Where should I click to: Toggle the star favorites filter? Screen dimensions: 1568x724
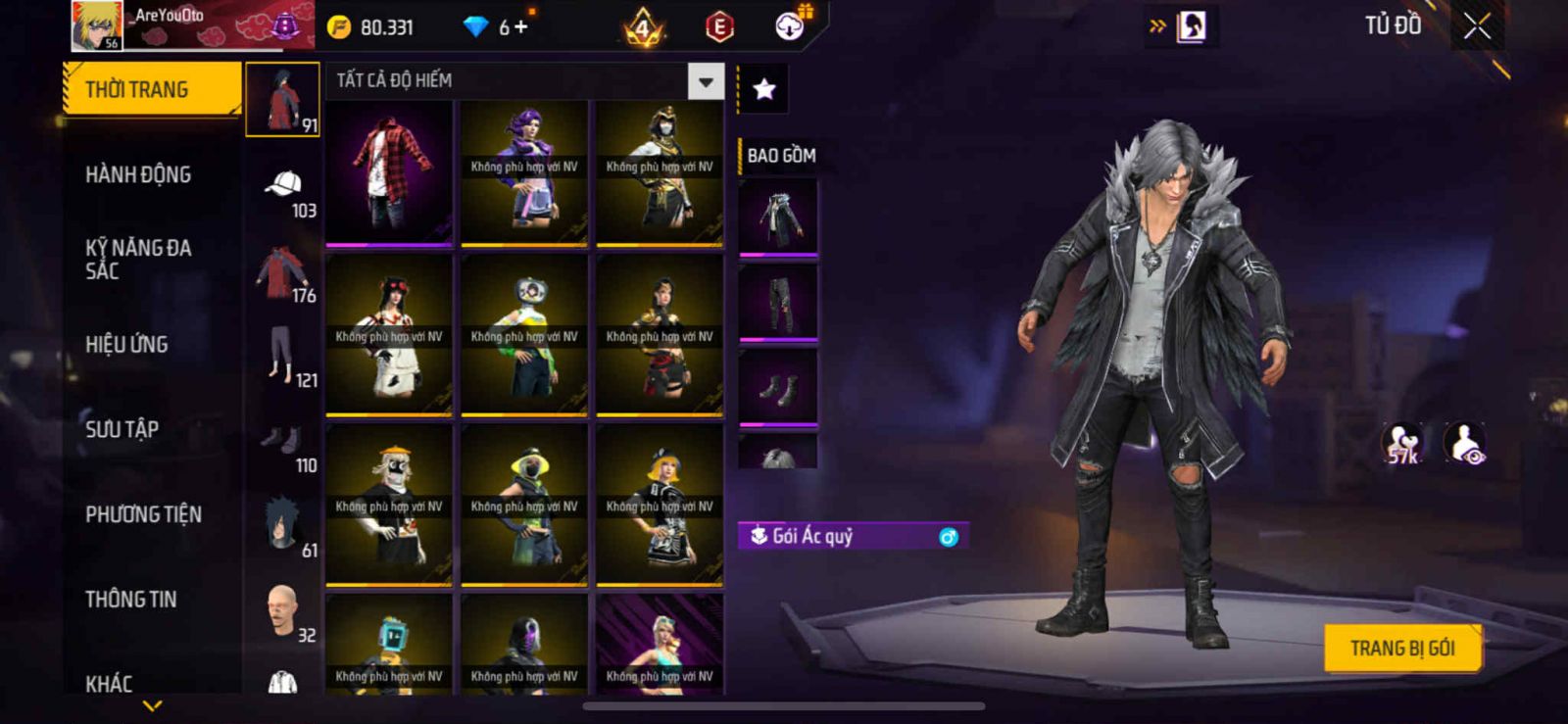pyautogui.click(x=763, y=90)
